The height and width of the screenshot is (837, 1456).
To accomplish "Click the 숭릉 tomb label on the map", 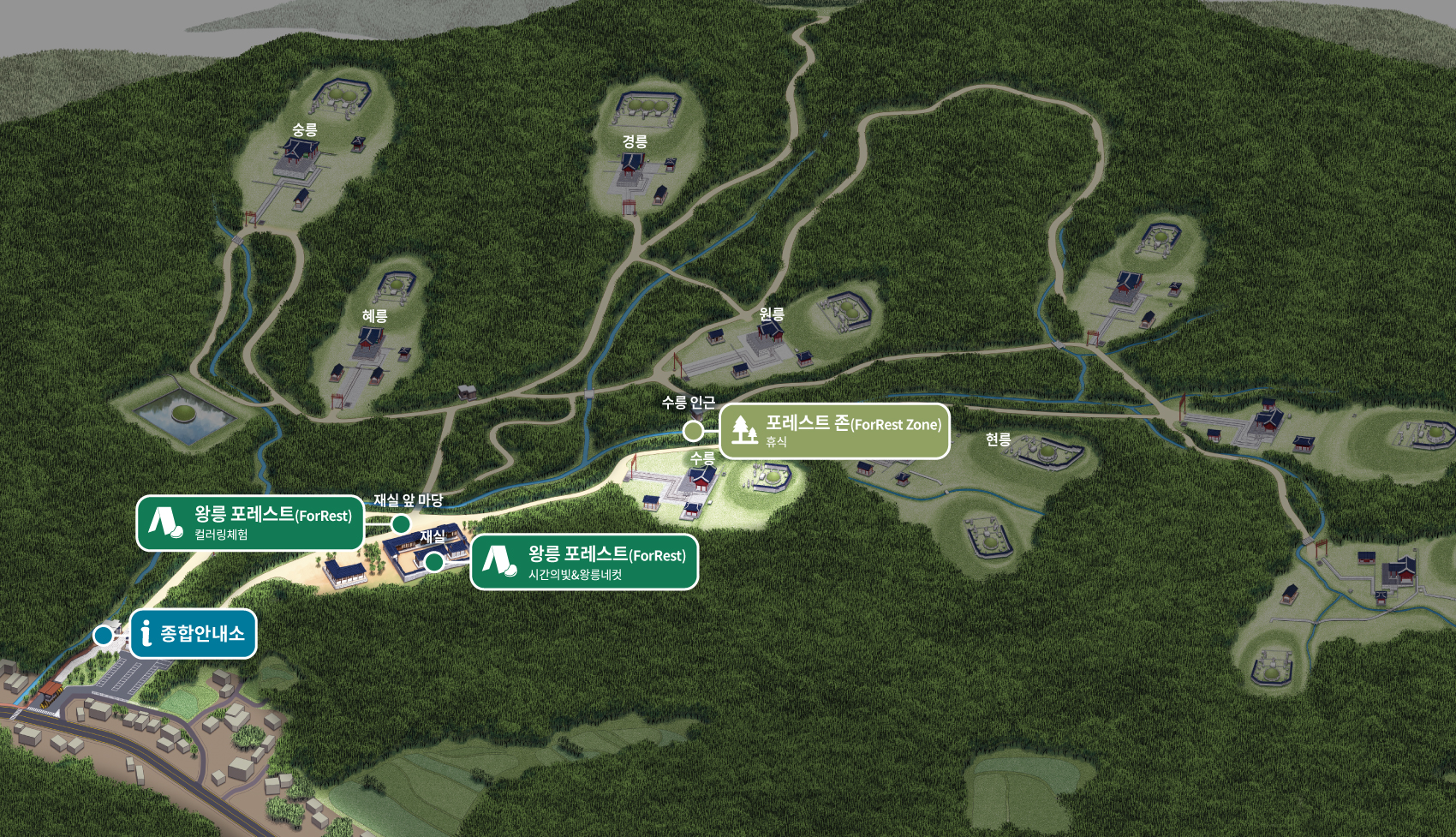I will [x=305, y=129].
